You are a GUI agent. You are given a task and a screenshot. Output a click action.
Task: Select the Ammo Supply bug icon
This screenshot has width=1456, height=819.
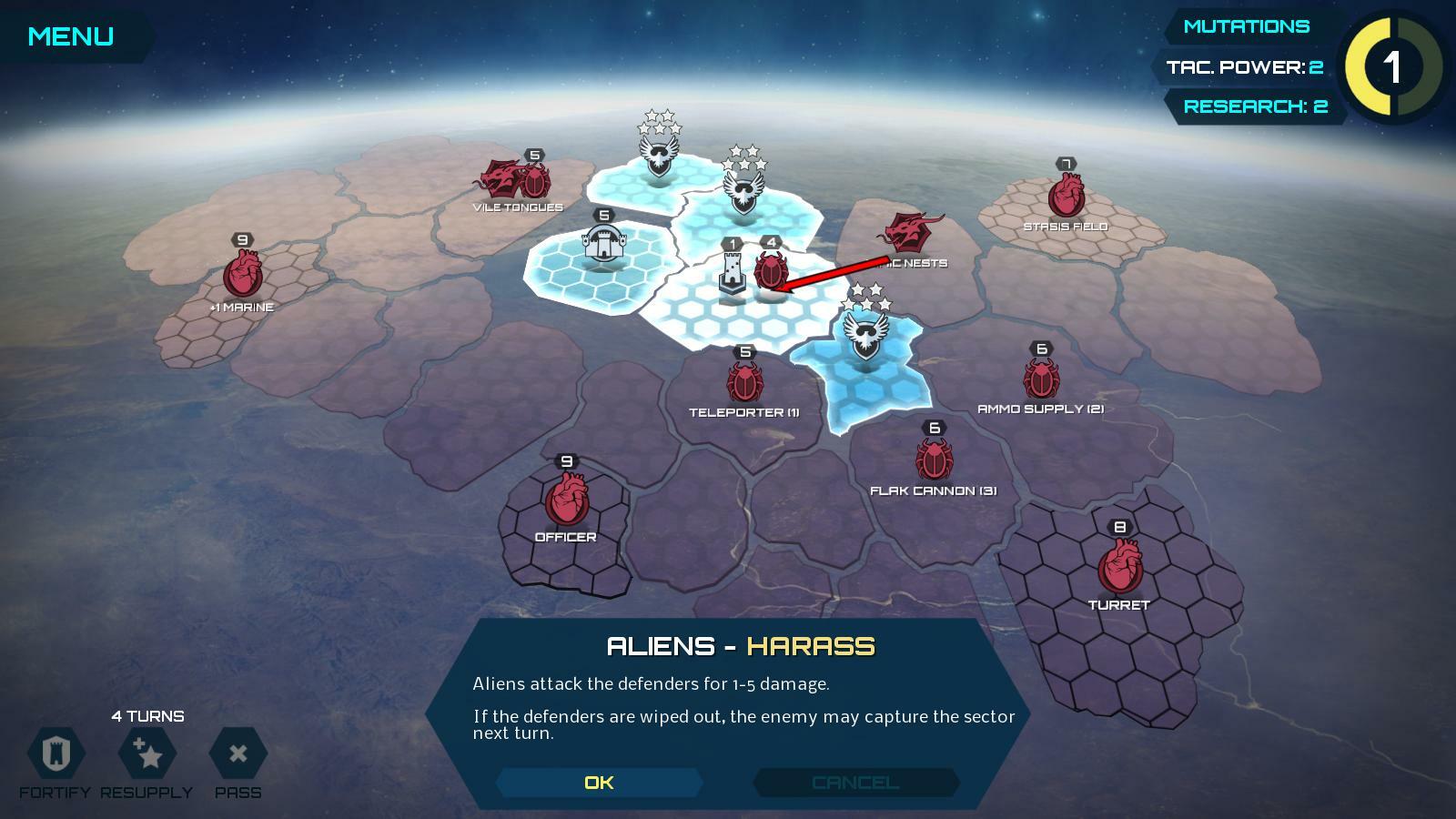1041,378
